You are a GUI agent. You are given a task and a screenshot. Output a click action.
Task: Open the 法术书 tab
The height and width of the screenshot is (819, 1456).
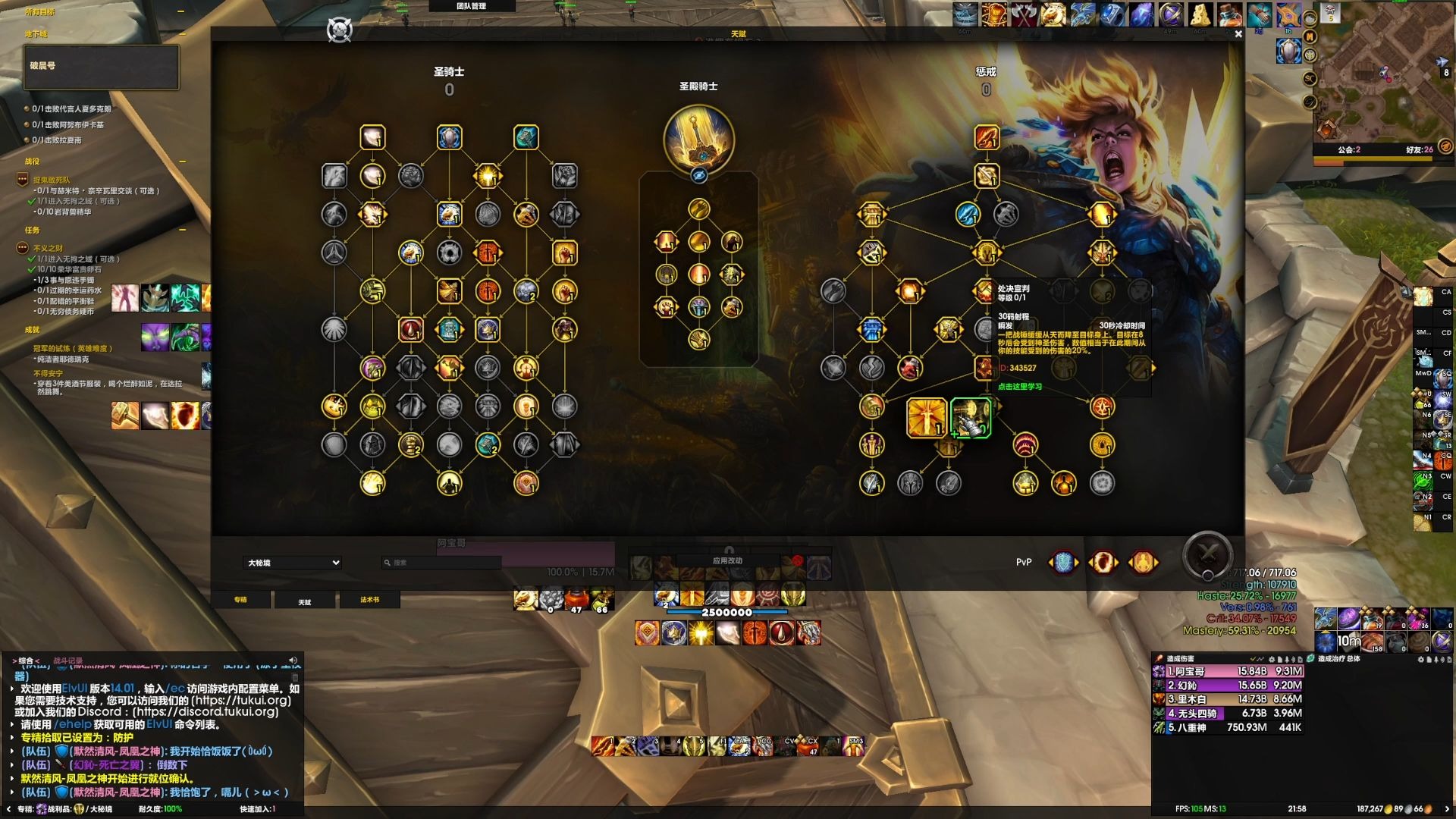click(x=369, y=600)
